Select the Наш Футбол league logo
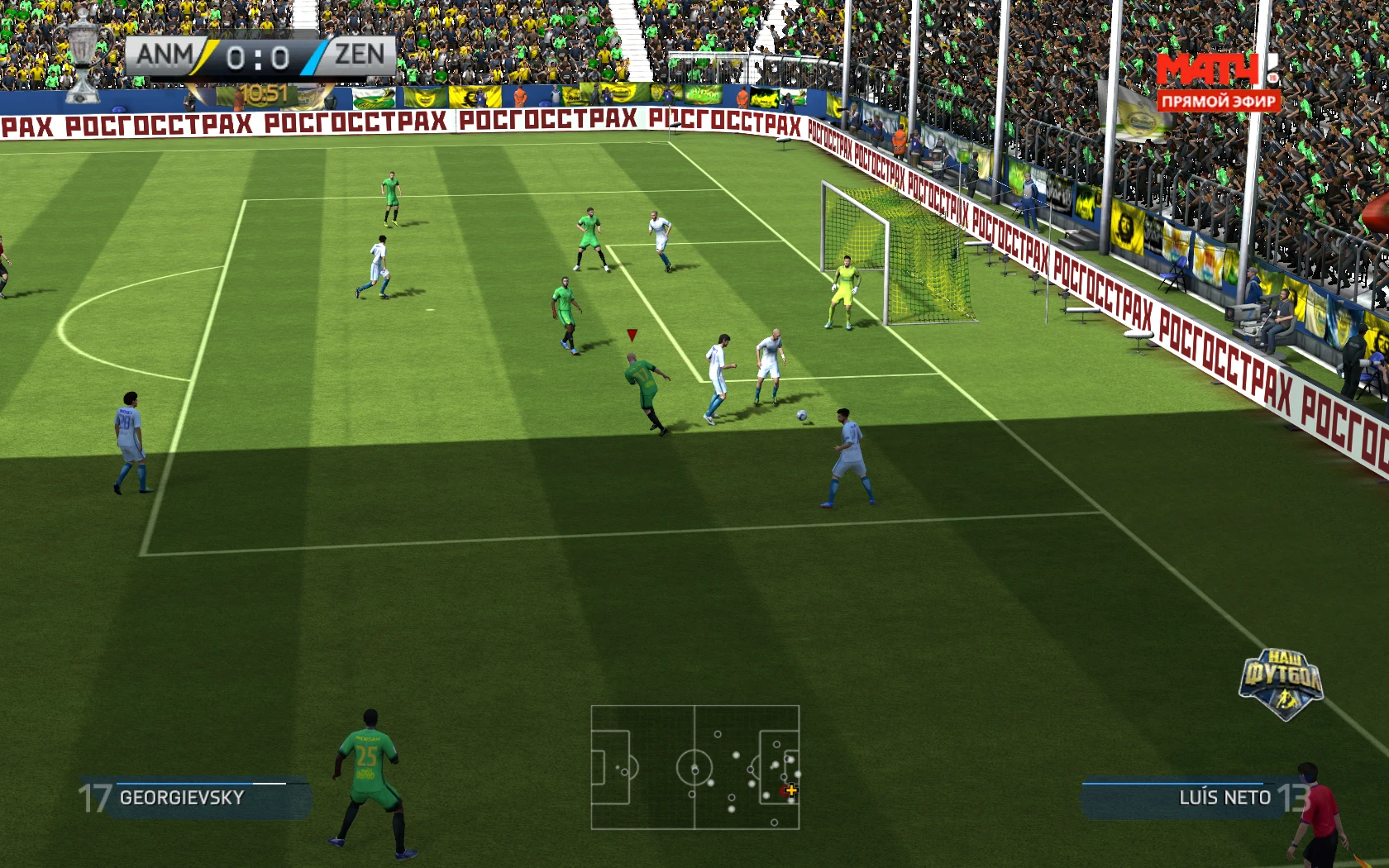Screen dimensions: 1389x868 coord(1281,682)
